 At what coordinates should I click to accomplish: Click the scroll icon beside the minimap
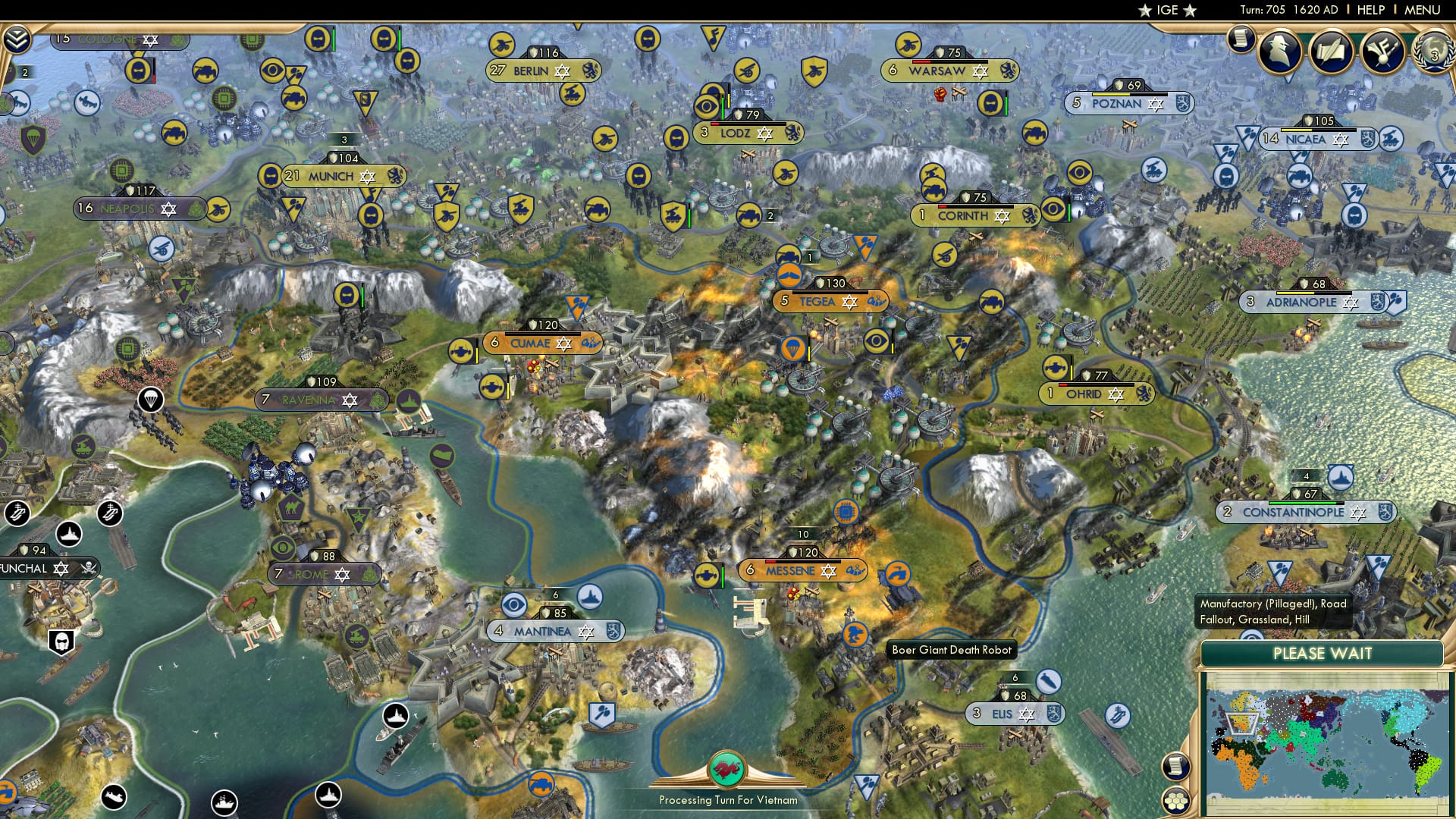[x=1175, y=767]
